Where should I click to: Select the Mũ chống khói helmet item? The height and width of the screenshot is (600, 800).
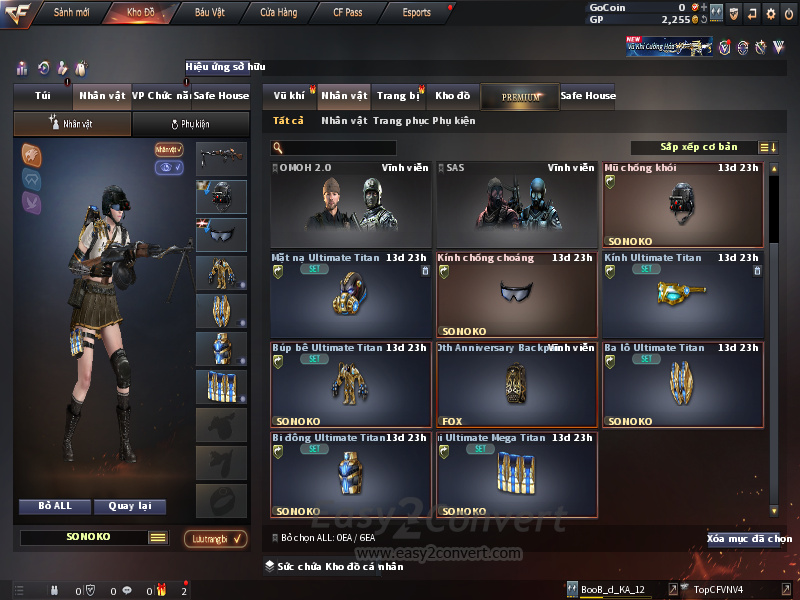pos(683,206)
